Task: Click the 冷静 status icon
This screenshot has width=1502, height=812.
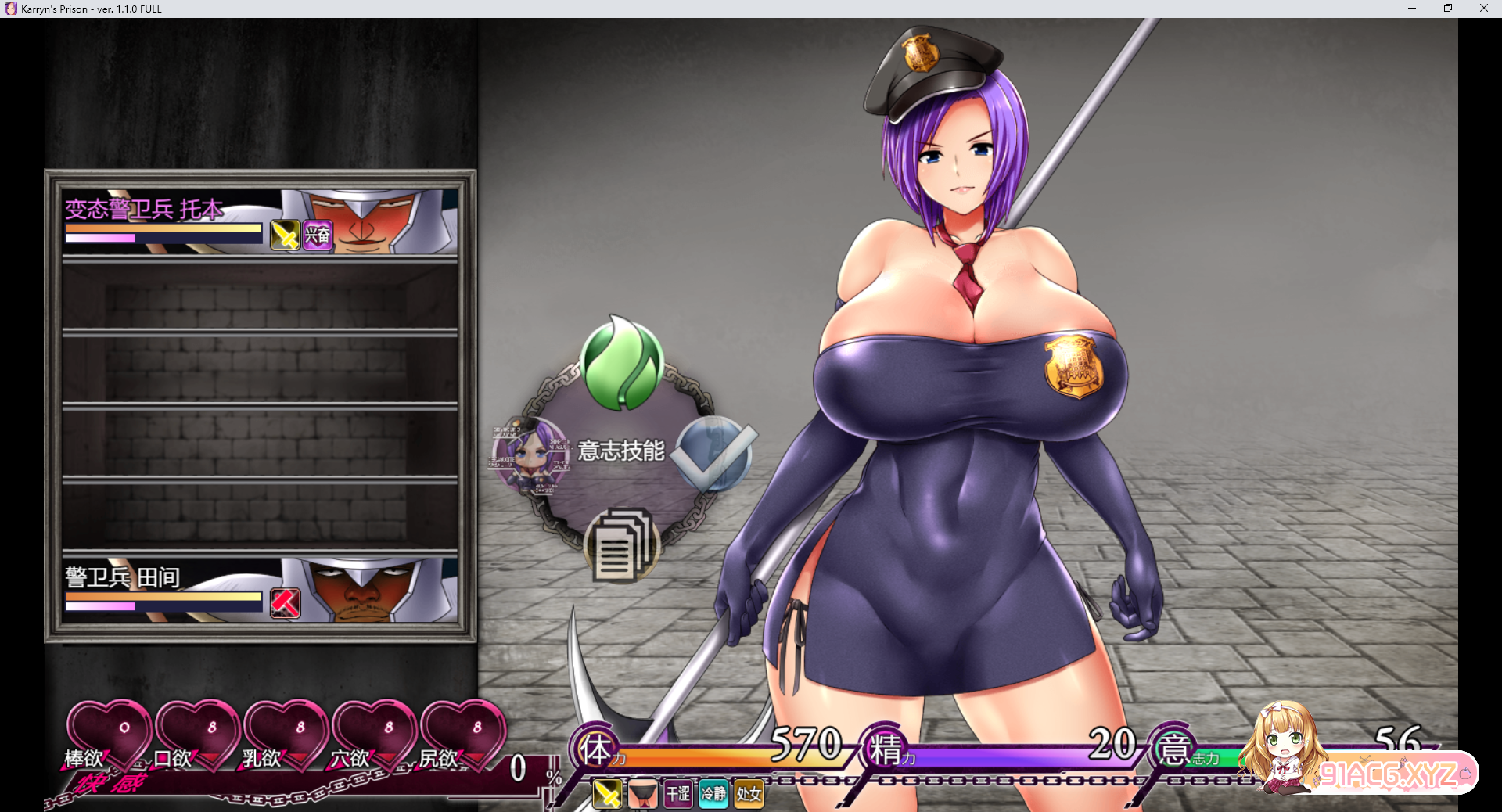Action: [x=713, y=794]
